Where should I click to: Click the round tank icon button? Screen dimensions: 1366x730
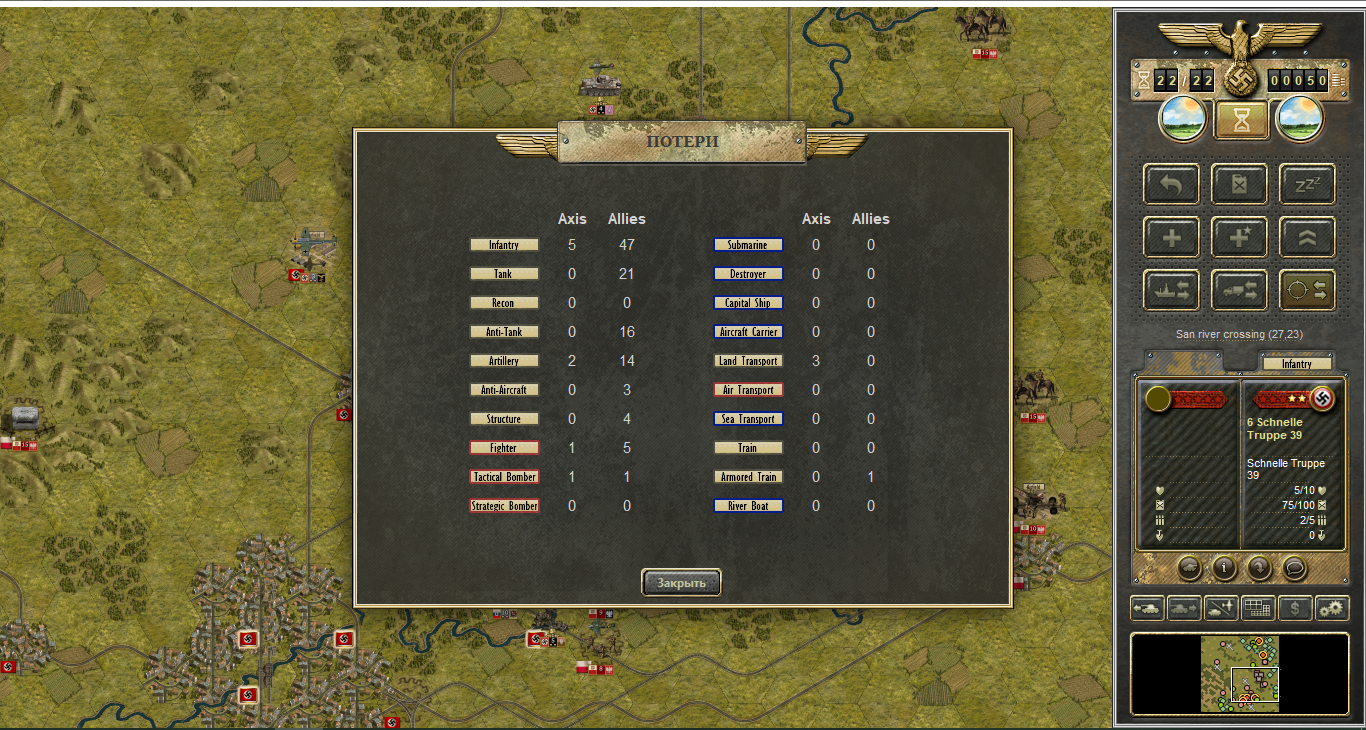(x=1189, y=568)
